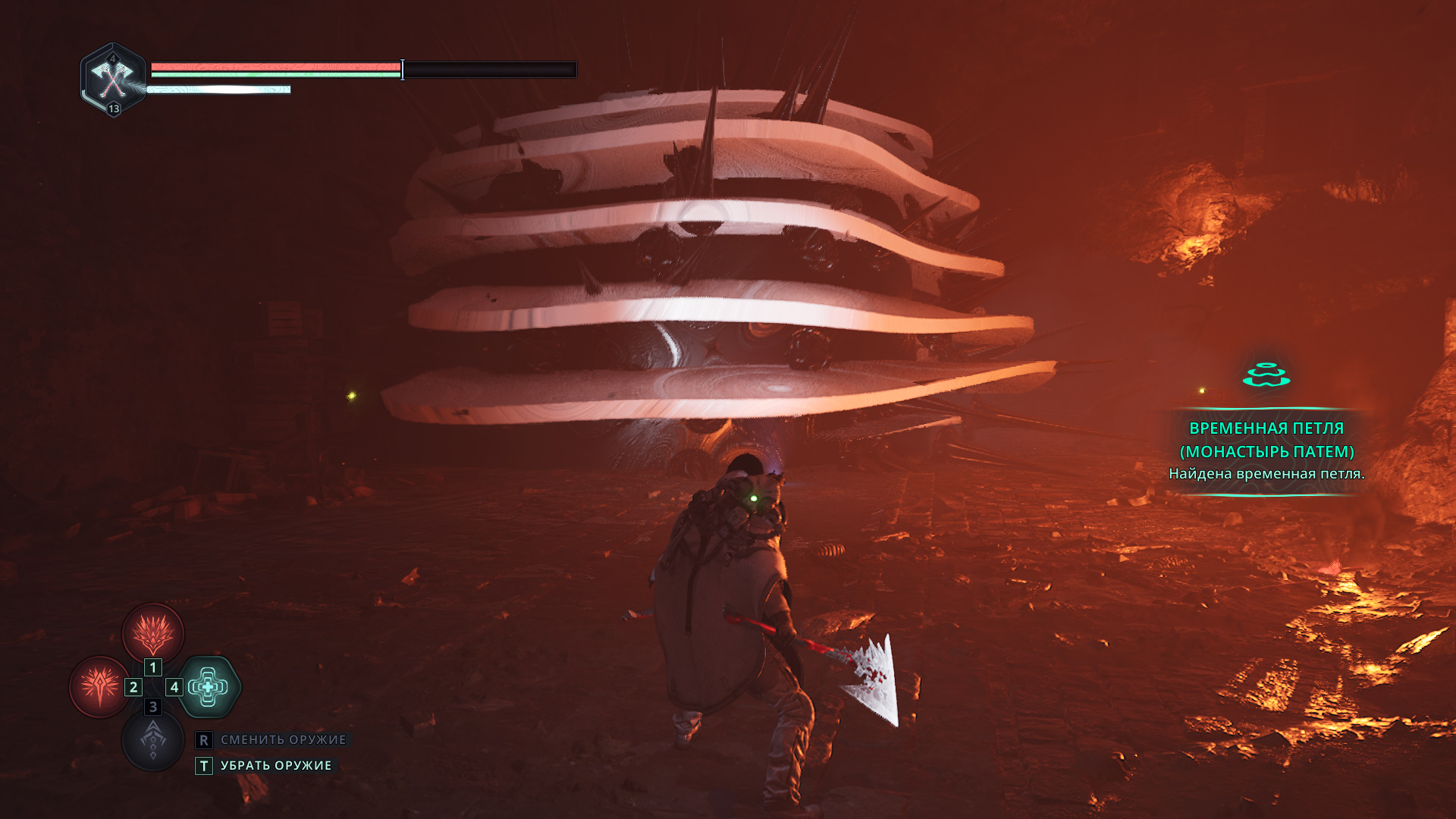Use the left red burst ability

[x=99, y=686]
